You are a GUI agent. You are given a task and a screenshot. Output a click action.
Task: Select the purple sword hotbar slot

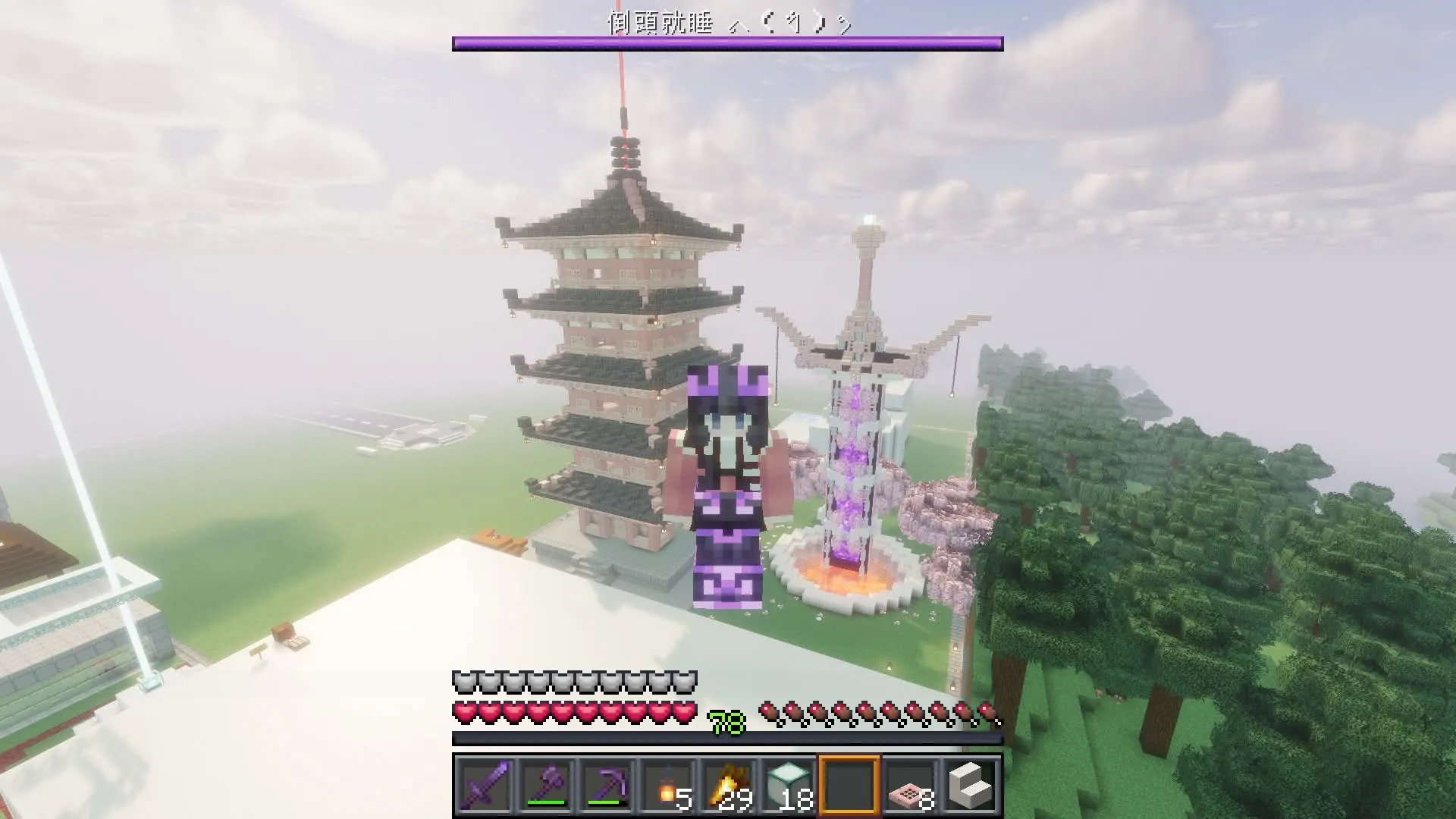[485, 785]
